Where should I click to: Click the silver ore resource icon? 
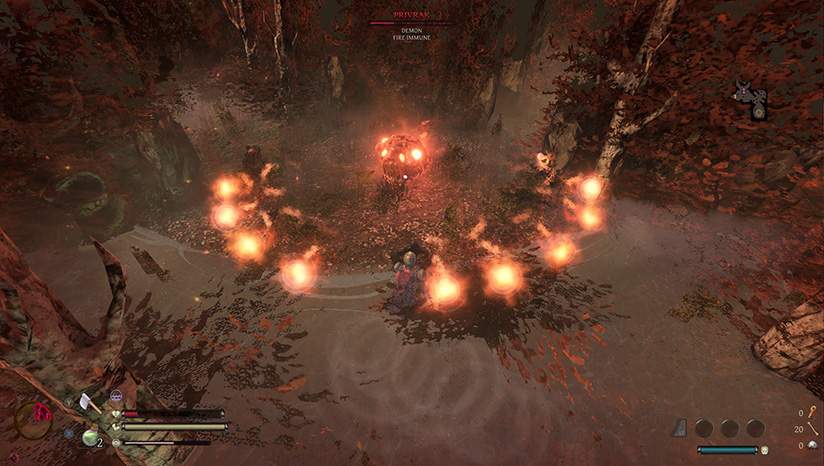[x=812, y=445]
